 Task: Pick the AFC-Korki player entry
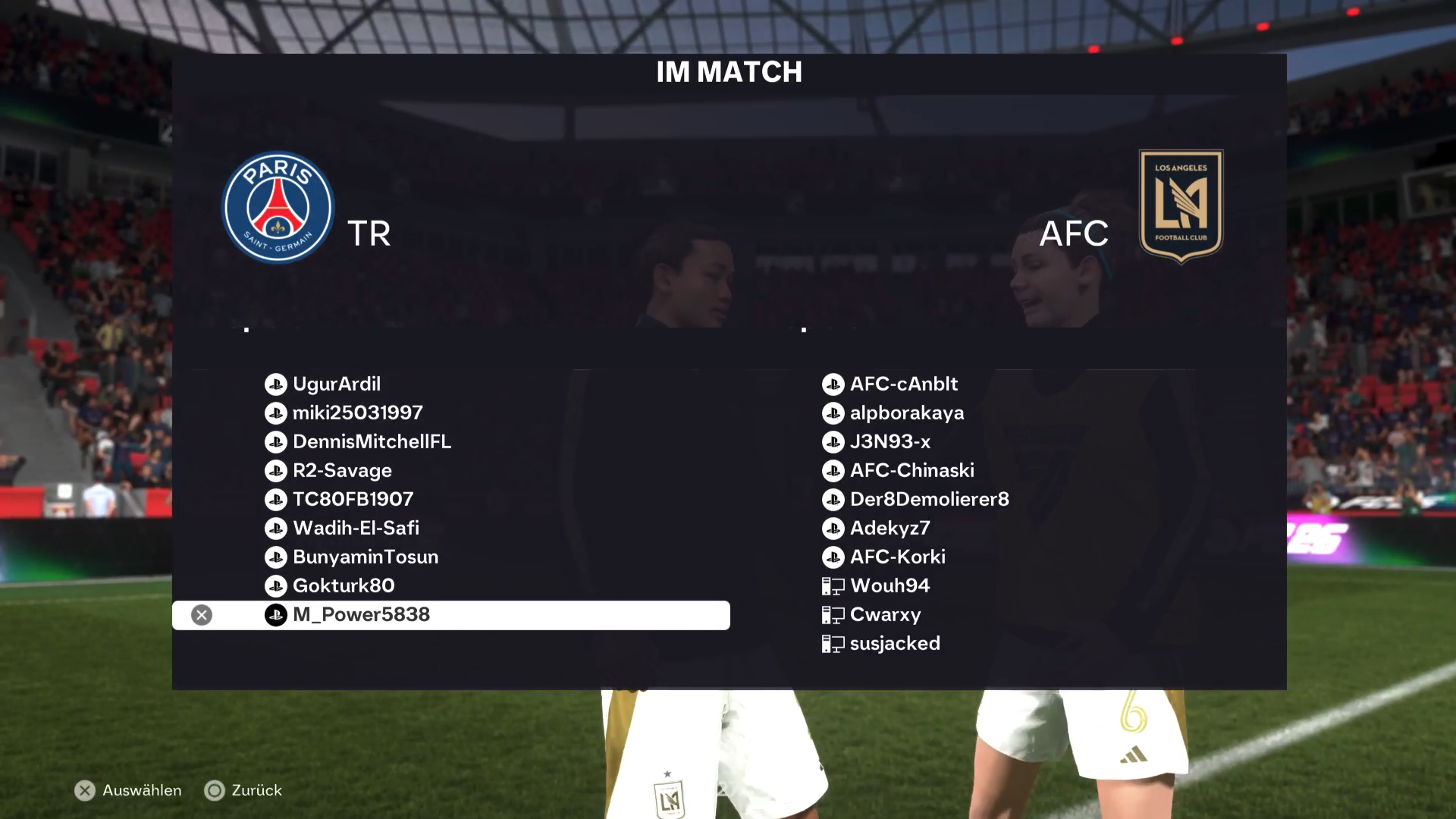coord(897,557)
